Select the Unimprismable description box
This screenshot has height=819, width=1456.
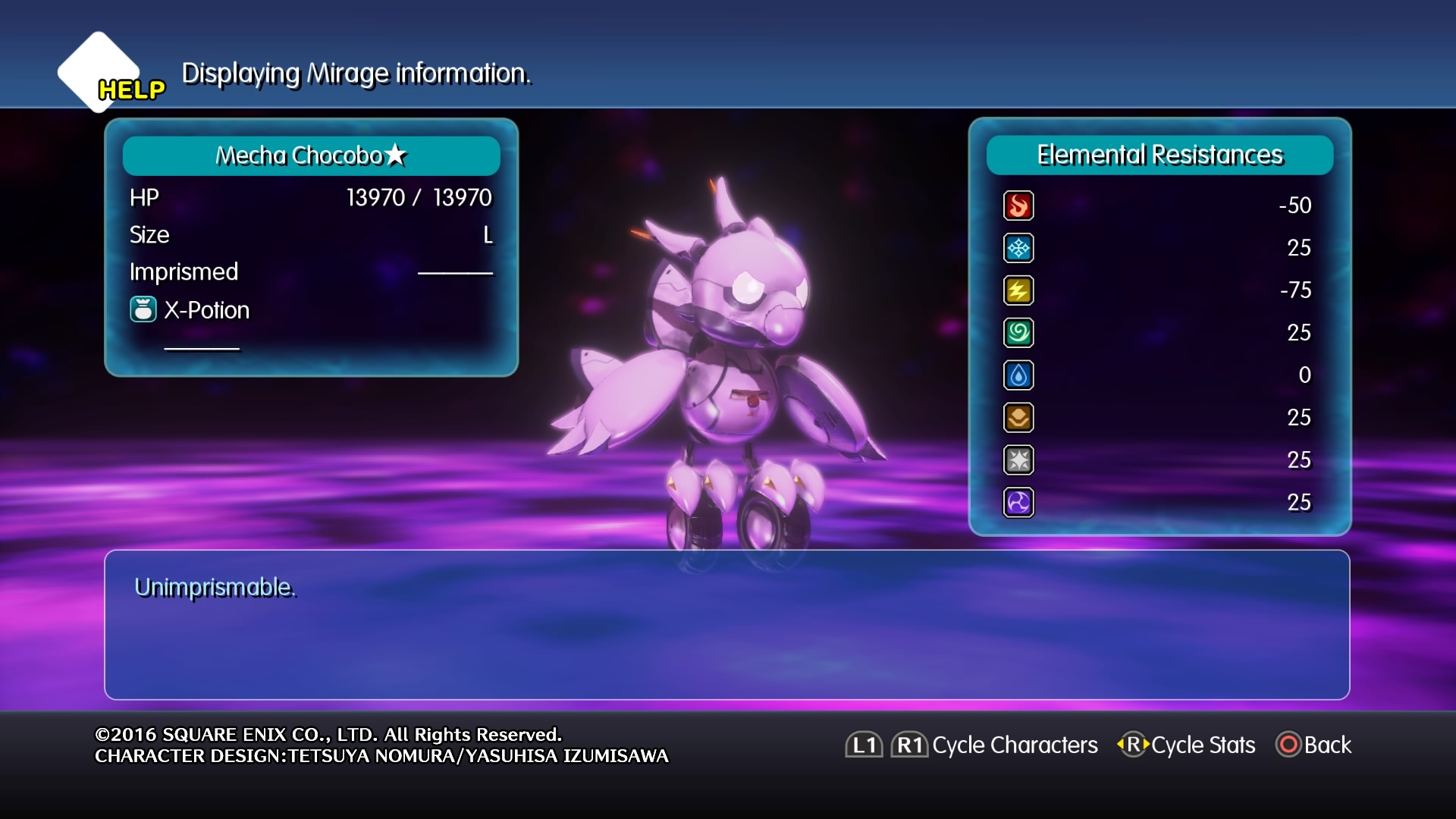point(726,624)
